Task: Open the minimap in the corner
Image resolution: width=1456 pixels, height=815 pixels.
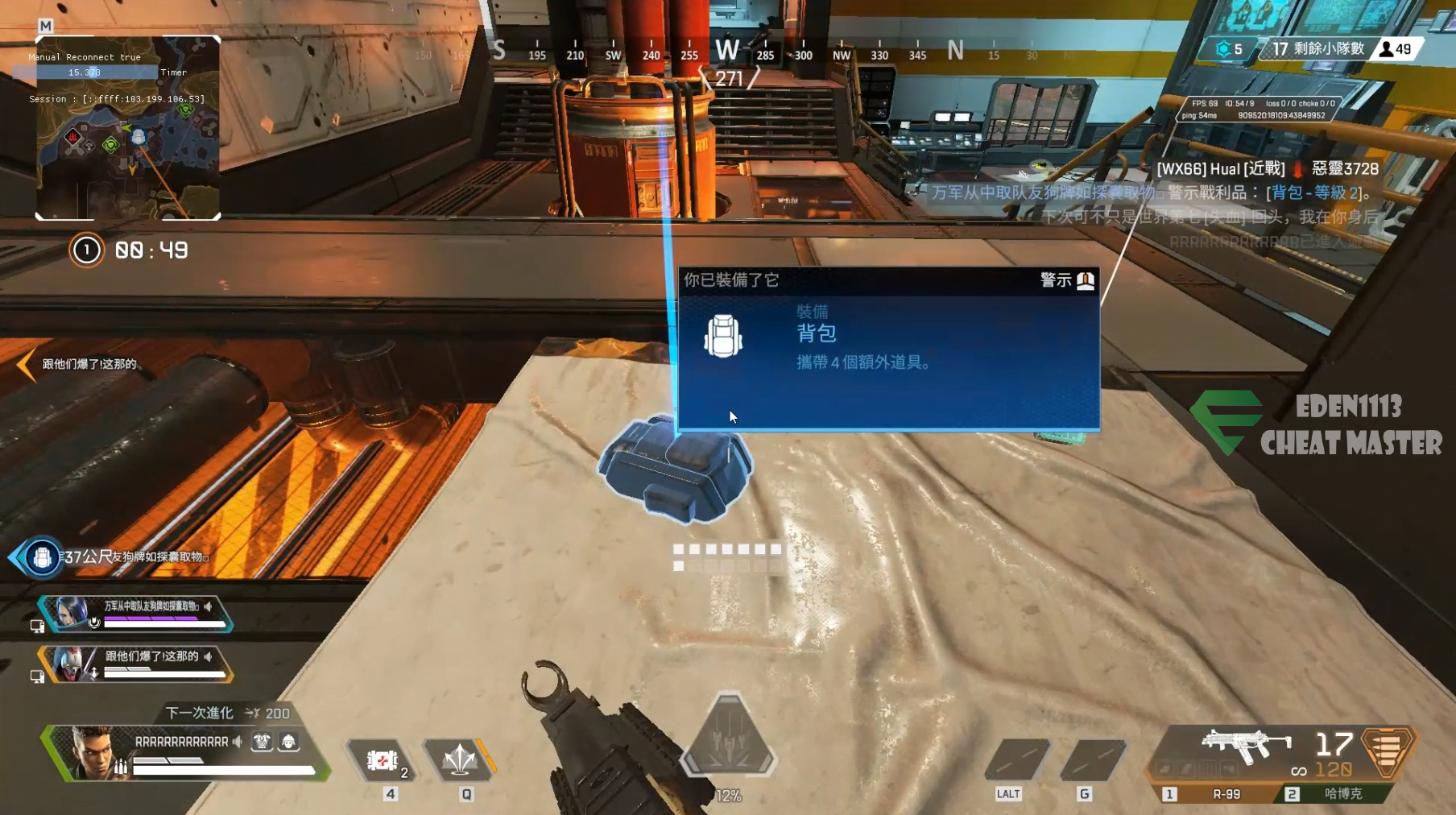Action: 127,127
